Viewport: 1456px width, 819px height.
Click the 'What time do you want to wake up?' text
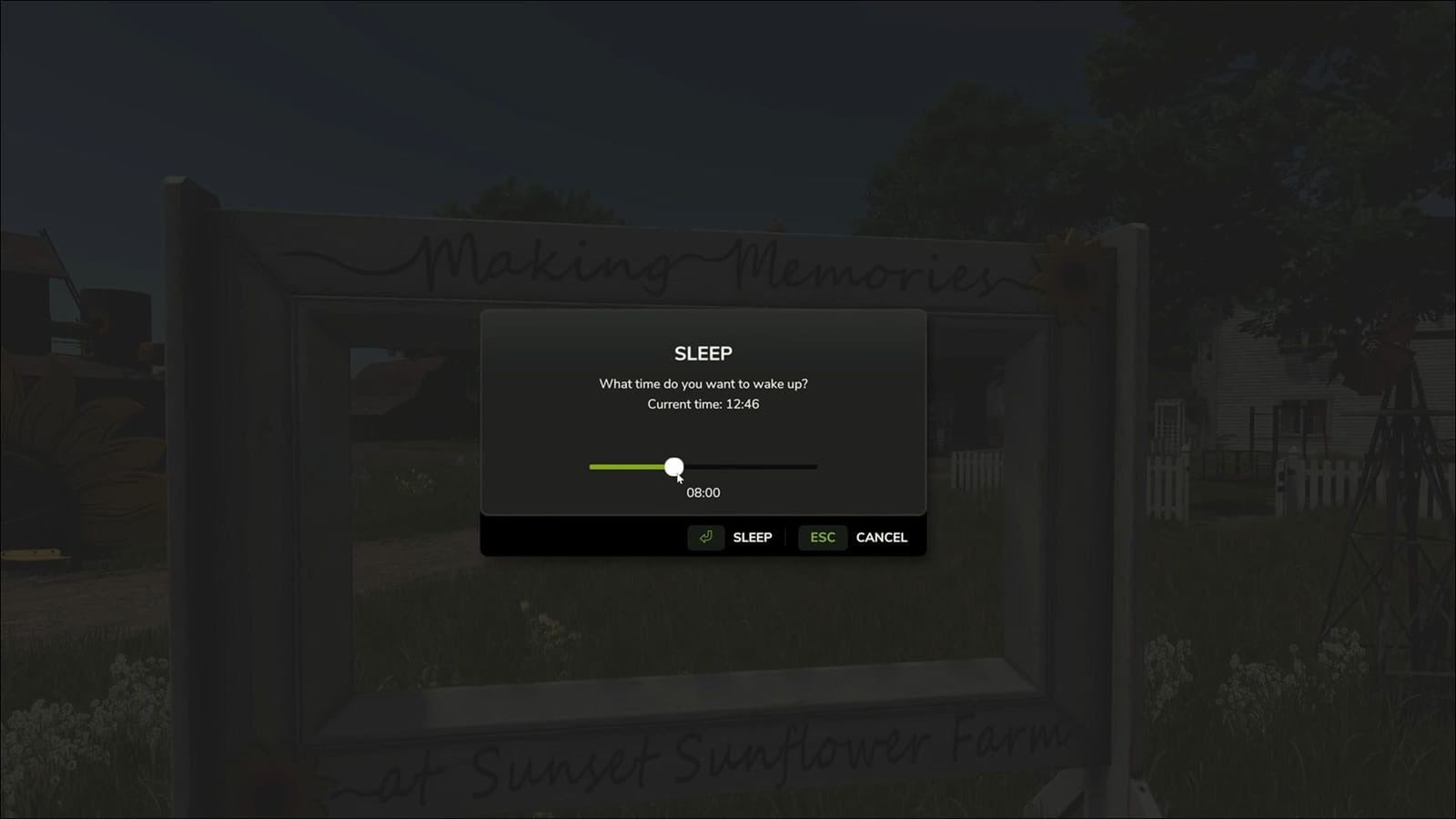[702, 384]
